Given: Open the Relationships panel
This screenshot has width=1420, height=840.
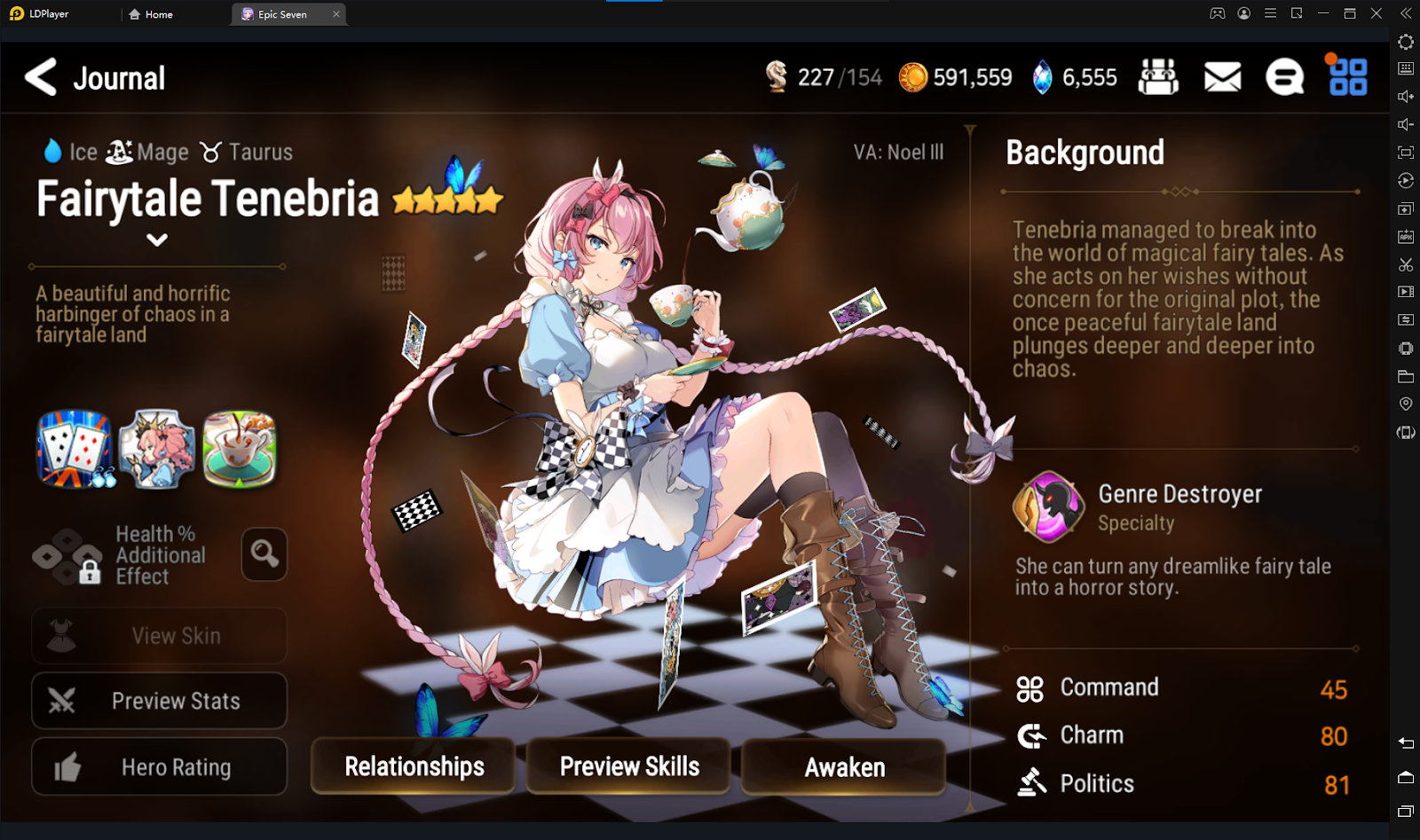Looking at the screenshot, I should point(414,766).
